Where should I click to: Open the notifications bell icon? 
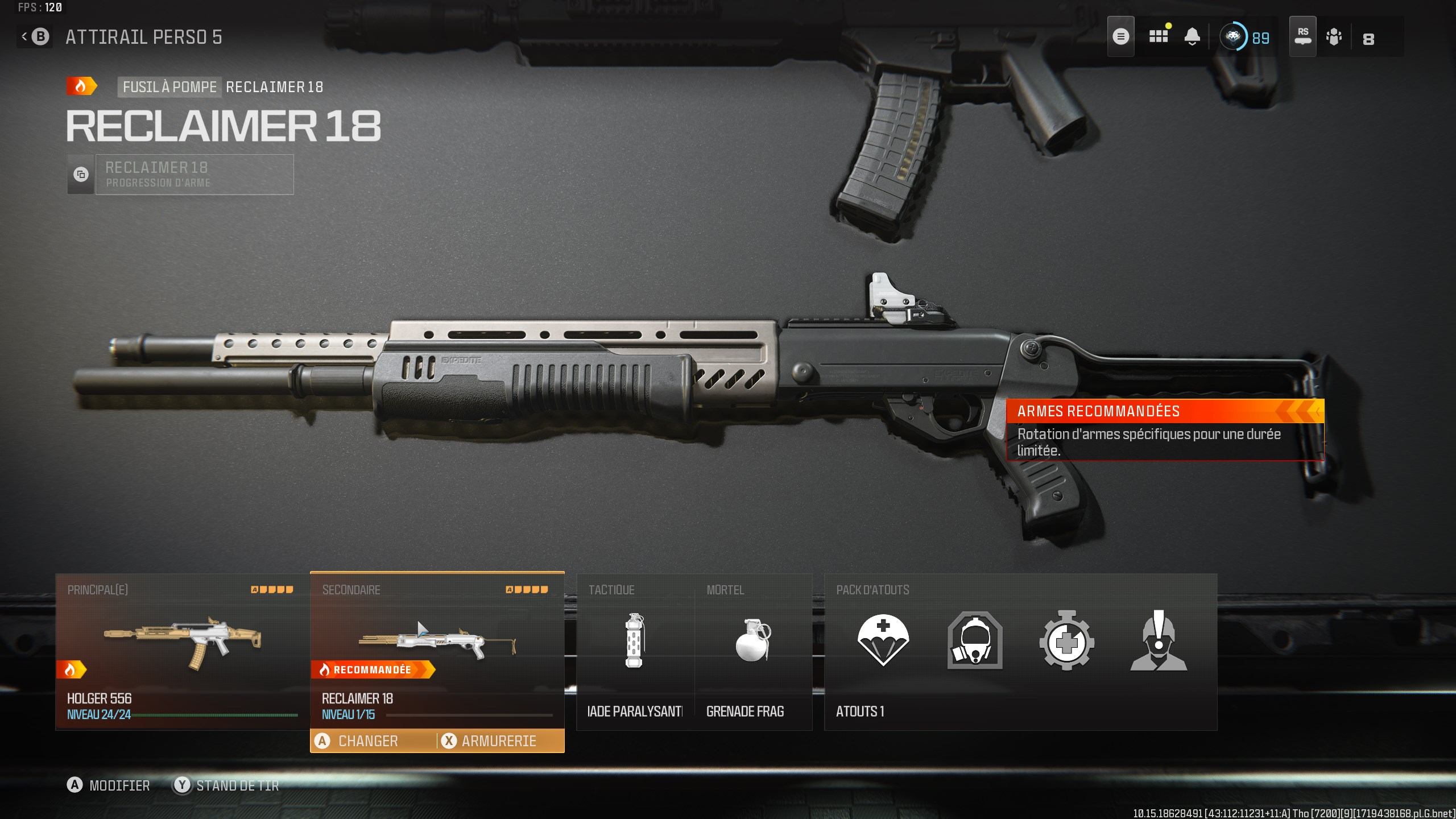1193,36
